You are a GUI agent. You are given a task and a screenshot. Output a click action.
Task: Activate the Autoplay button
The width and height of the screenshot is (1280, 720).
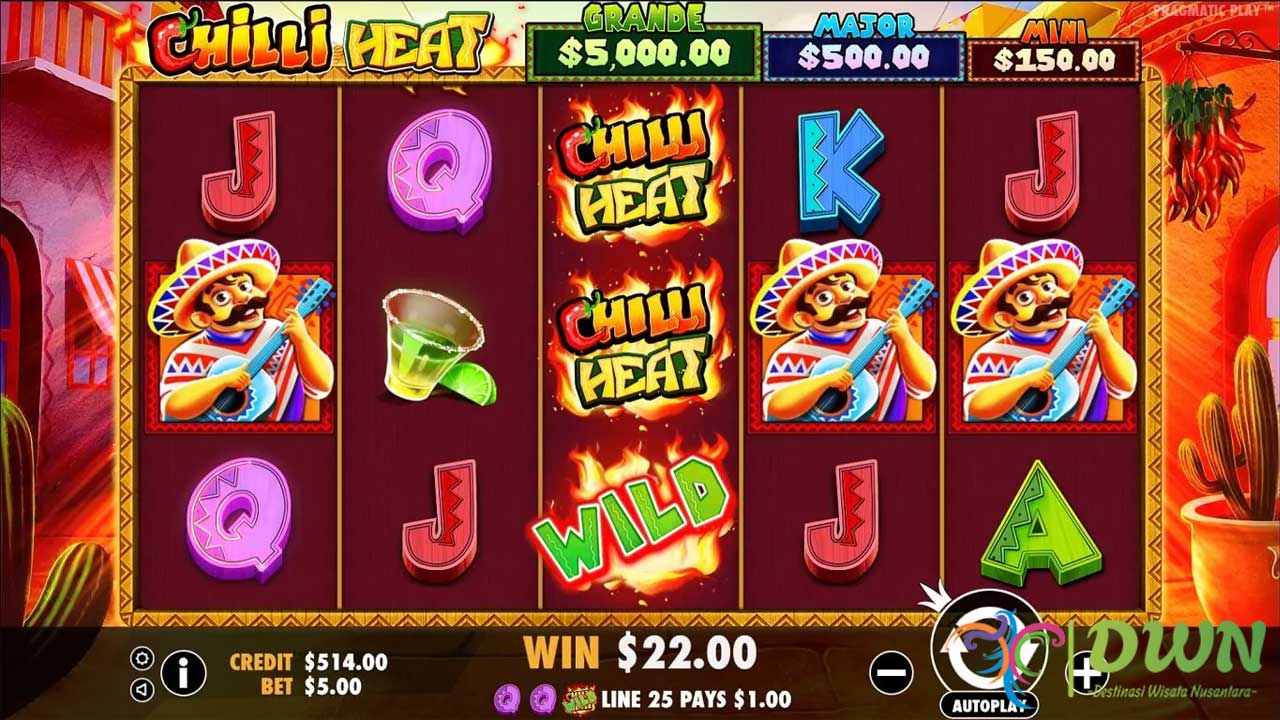click(x=987, y=705)
